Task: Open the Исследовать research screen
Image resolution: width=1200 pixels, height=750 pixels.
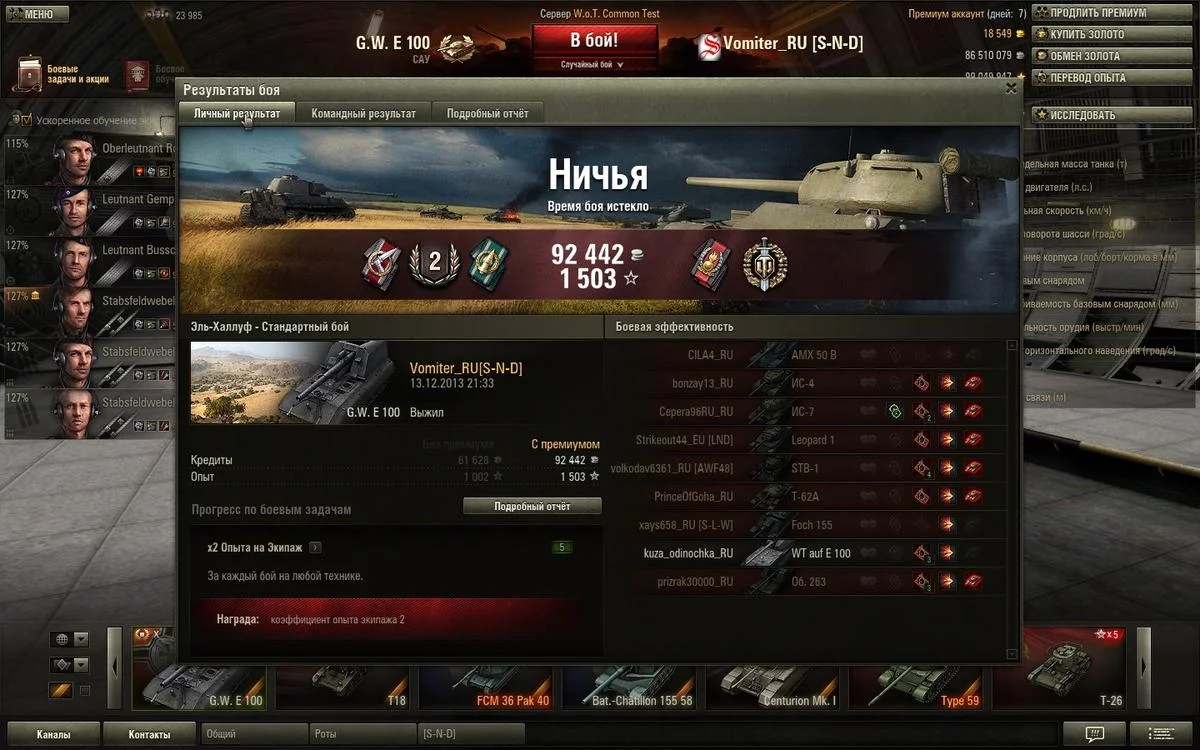Action: point(1113,115)
